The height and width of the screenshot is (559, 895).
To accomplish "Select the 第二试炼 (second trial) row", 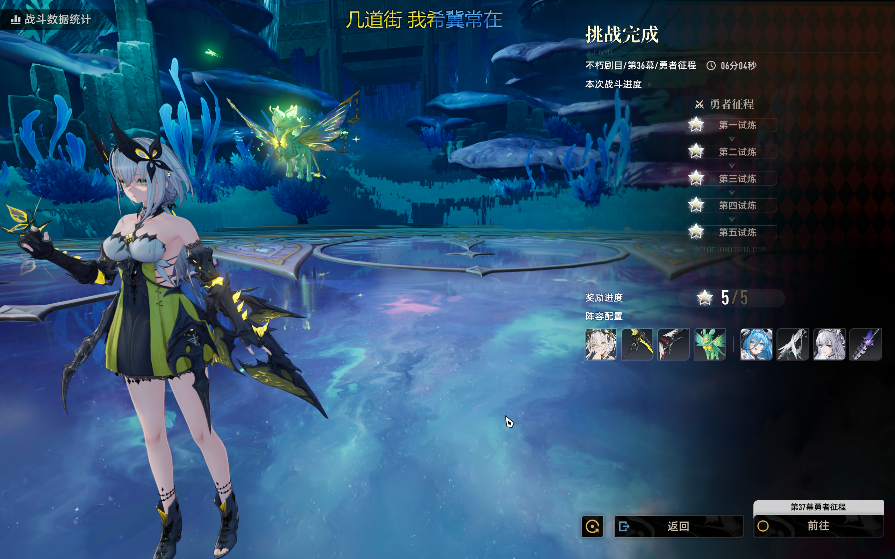I will pyautogui.click(x=736, y=151).
